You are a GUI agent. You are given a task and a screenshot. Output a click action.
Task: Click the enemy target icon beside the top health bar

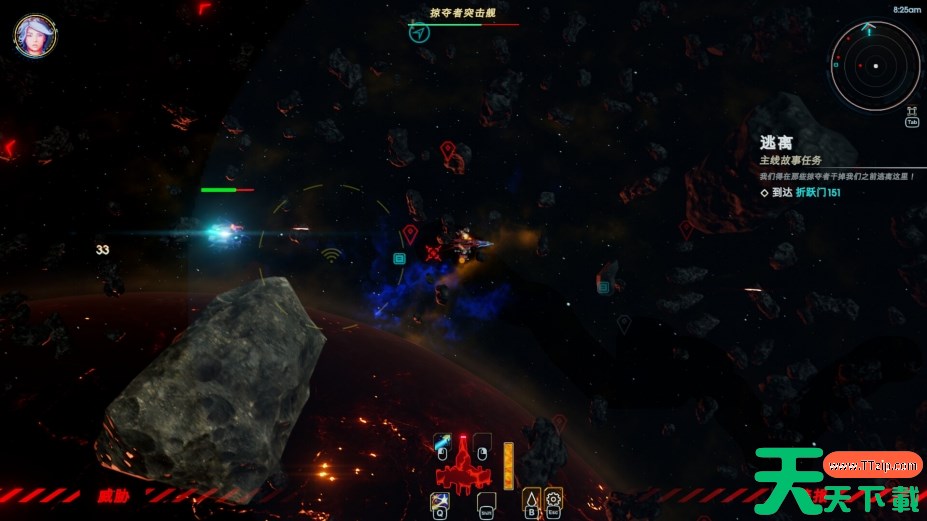pos(419,33)
